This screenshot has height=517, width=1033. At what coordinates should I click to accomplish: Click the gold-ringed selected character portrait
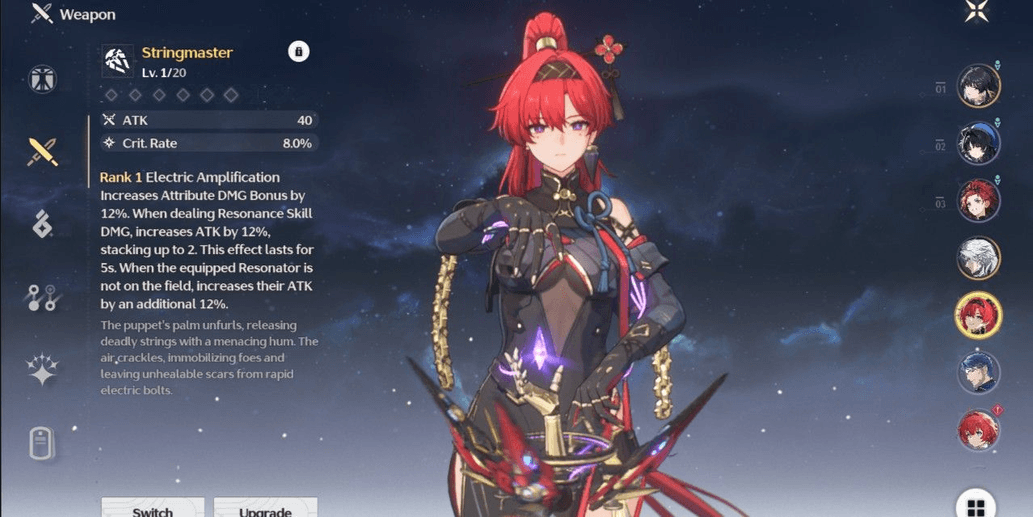pos(979,316)
